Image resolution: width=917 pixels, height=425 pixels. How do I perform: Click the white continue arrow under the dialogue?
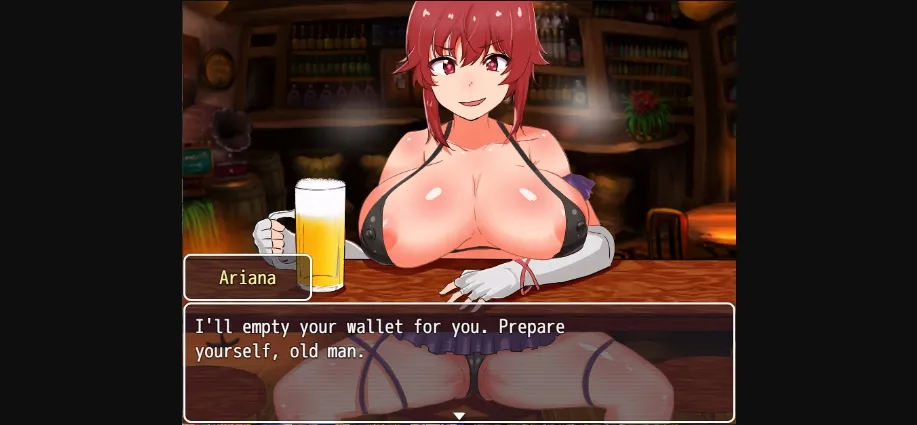click(459, 415)
